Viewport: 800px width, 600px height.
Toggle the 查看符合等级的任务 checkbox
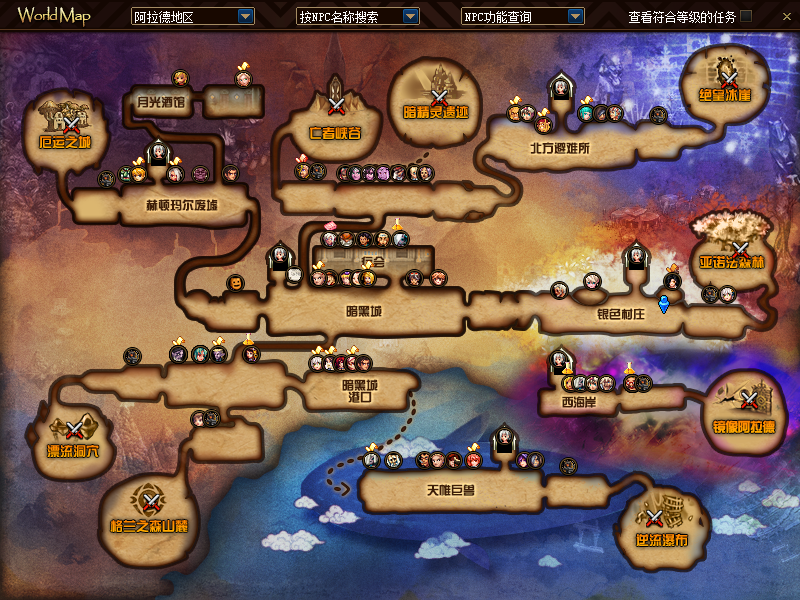pos(774,16)
